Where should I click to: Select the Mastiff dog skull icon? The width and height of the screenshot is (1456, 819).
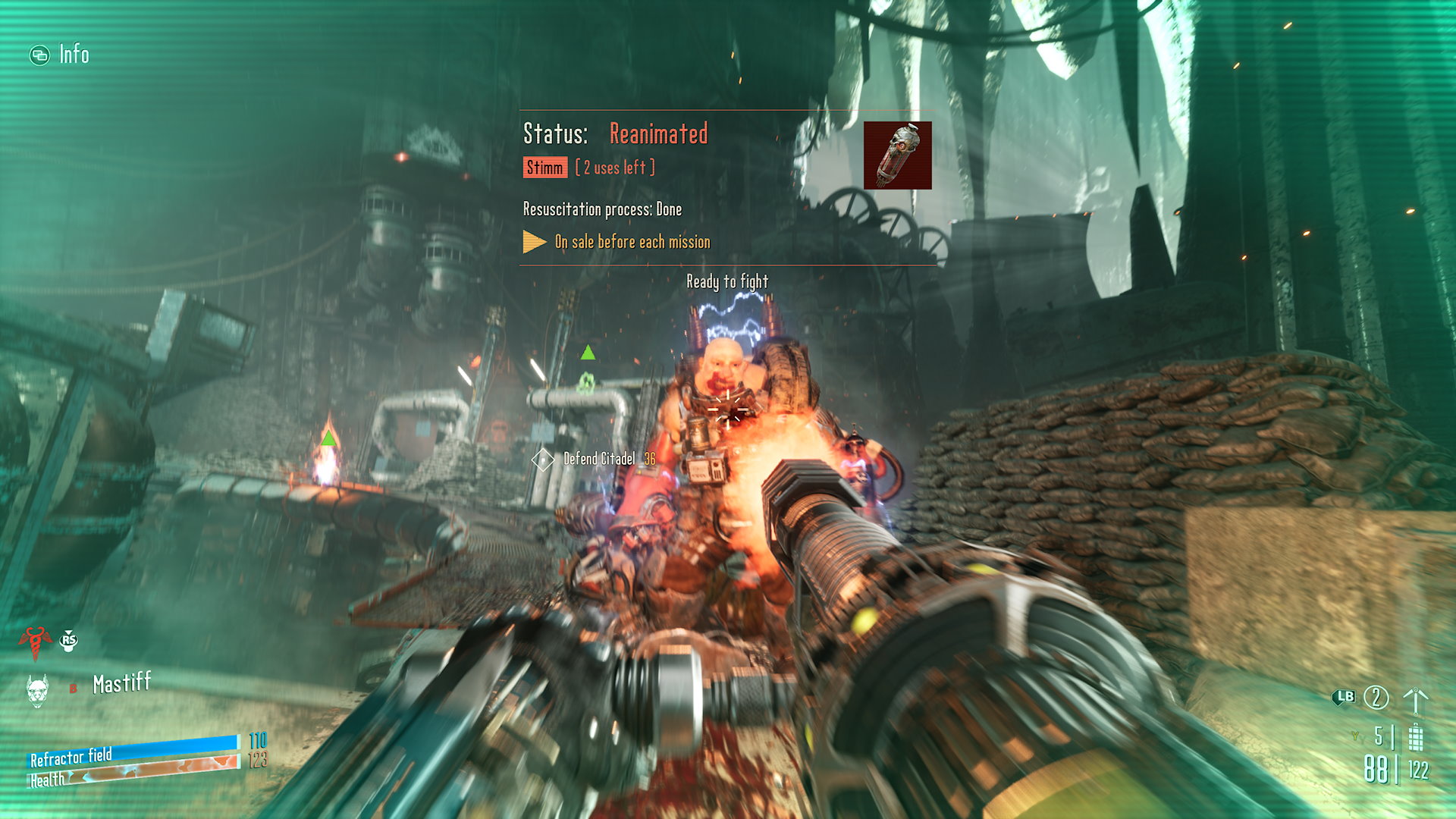click(37, 690)
